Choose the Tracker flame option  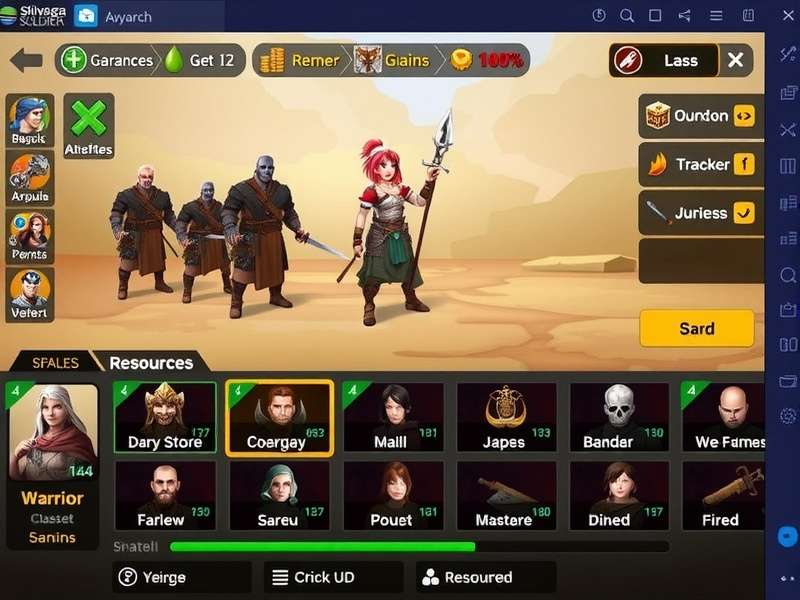700,164
